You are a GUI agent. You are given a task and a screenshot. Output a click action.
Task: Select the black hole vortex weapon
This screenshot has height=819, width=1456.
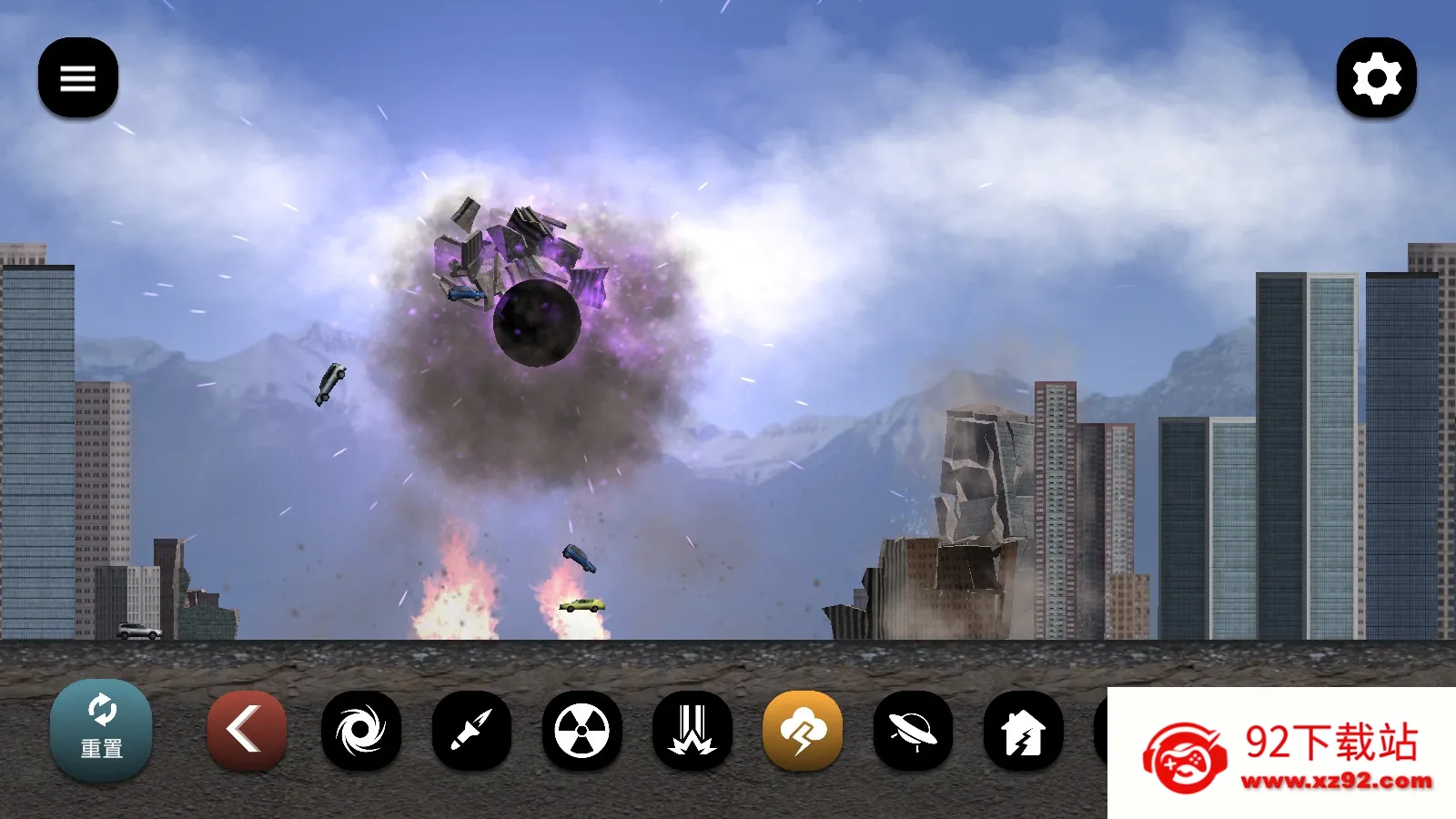pos(361,731)
